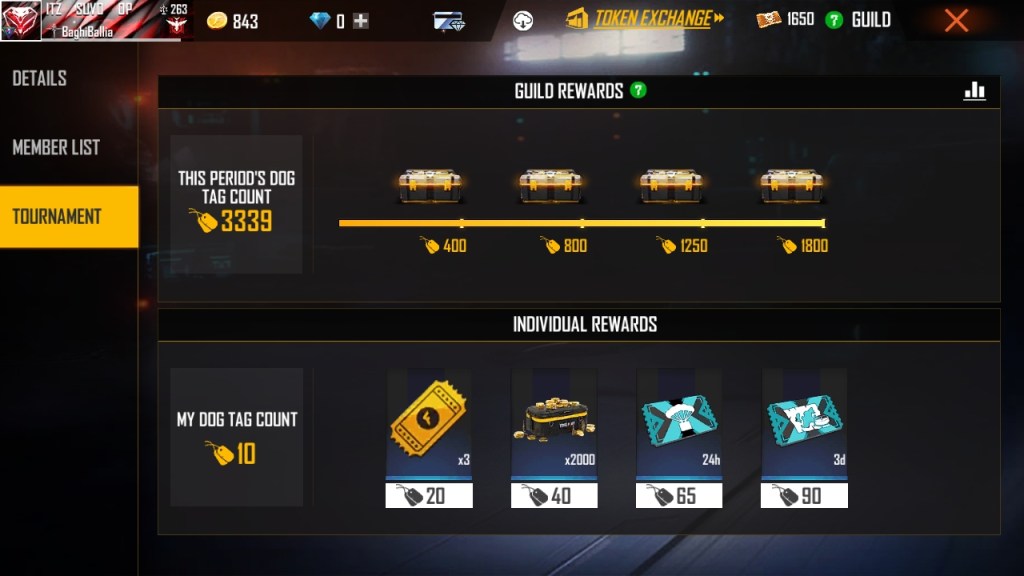Switch to the Member List tab
Screen dimensions: 1024x576
56,147
